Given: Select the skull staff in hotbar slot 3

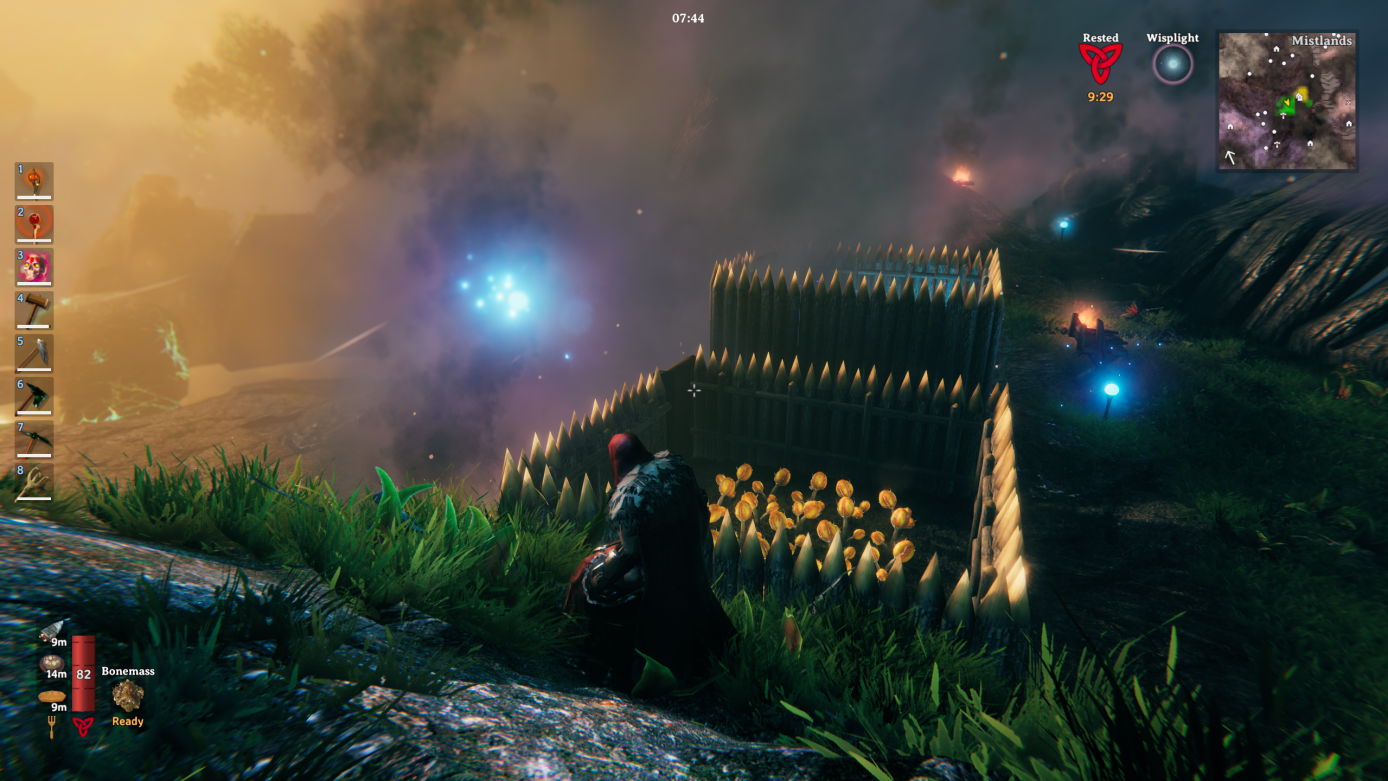Looking at the screenshot, I should pyautogui.click(x=33, y=267).
